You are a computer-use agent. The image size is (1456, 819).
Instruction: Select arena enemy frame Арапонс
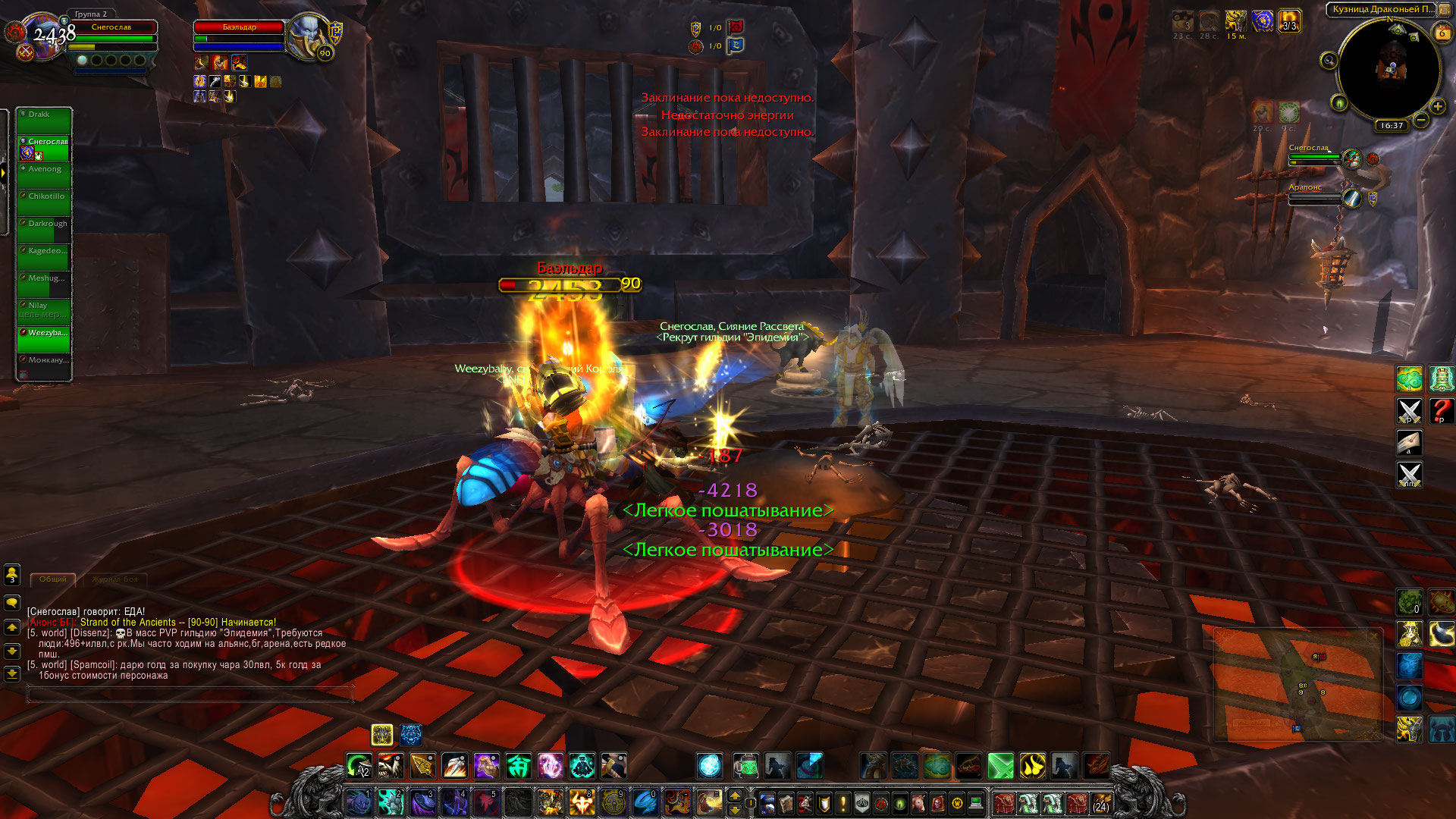[1319, 197]
